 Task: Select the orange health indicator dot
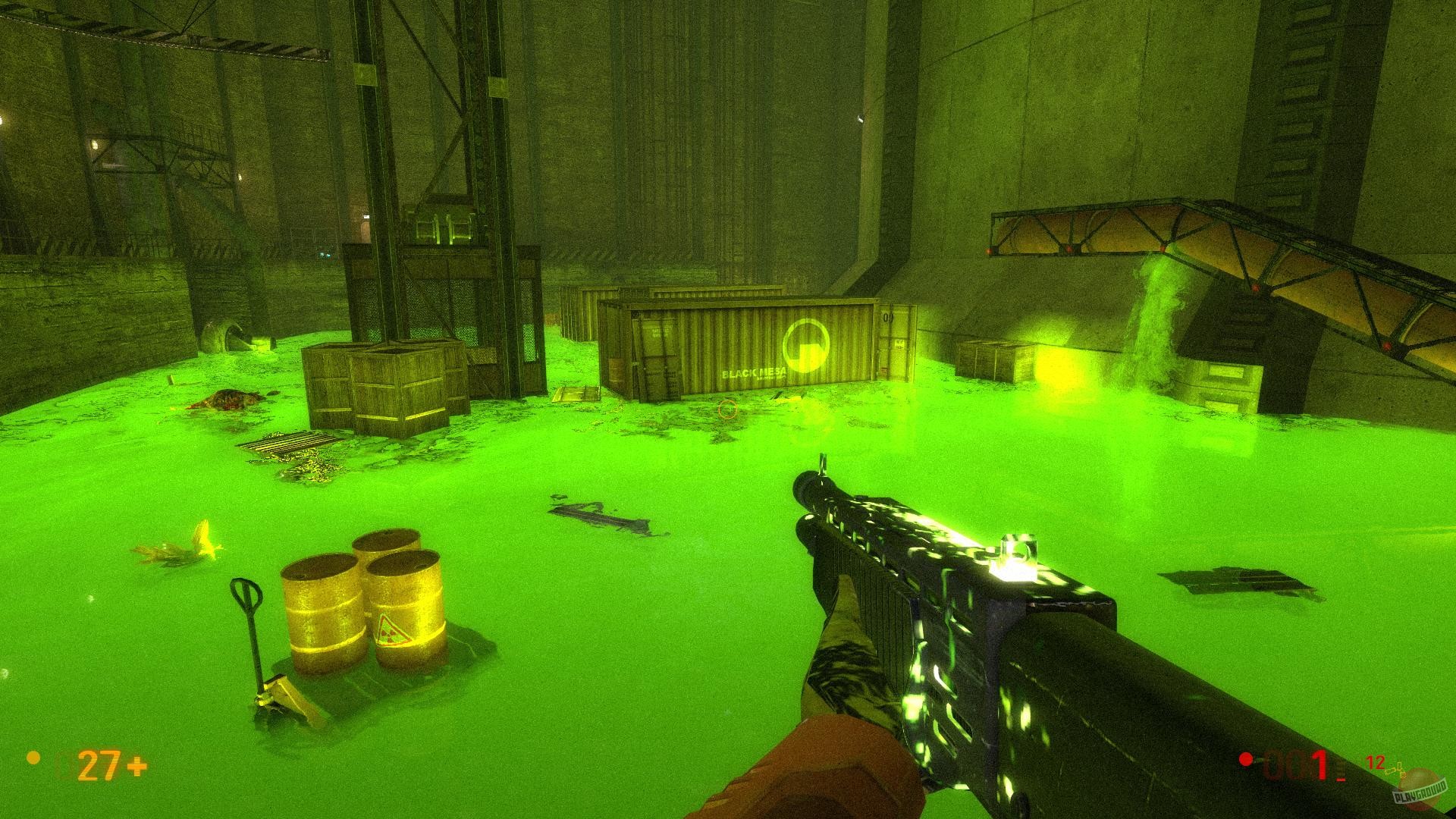pos(33,758)
